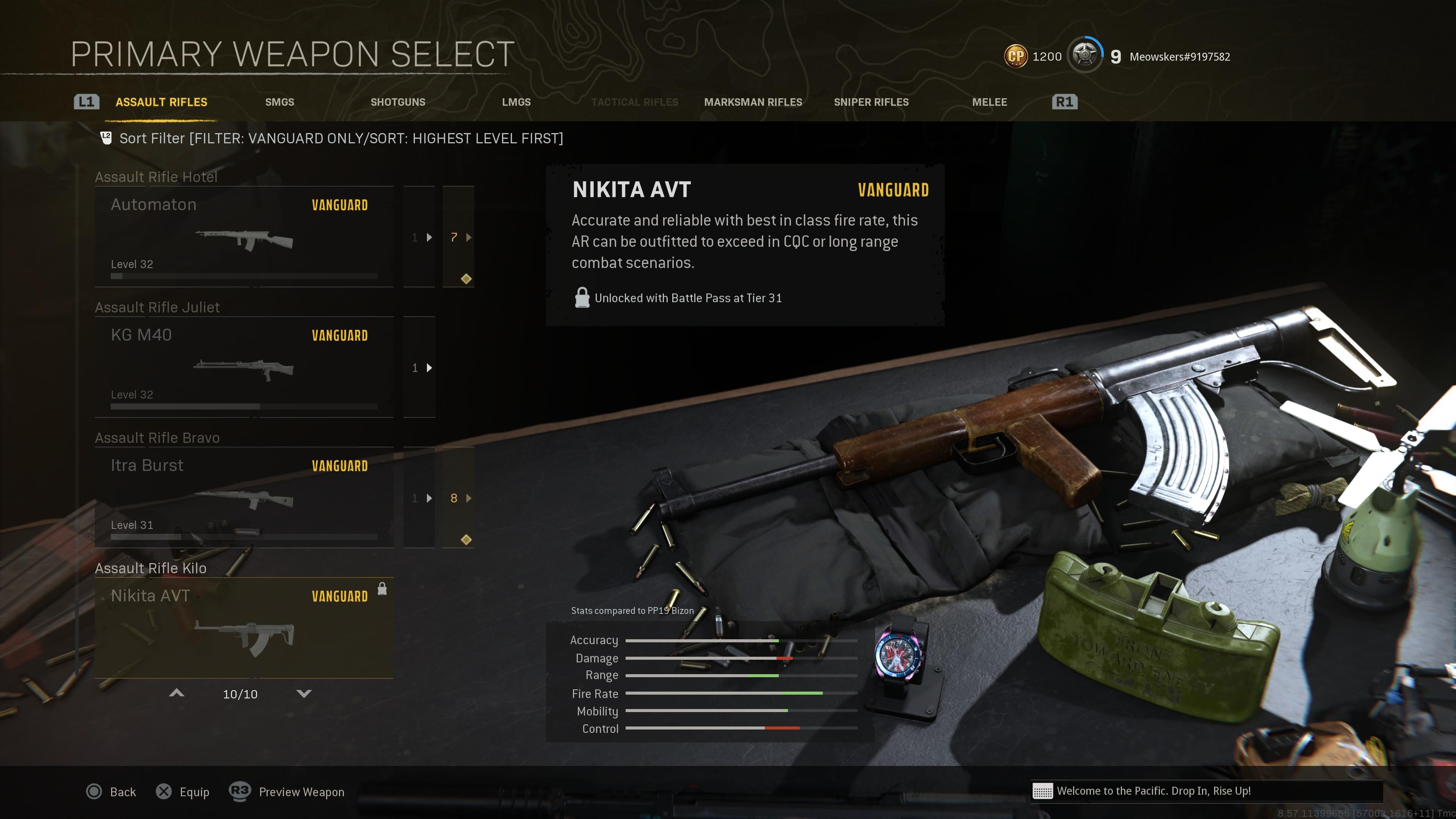This screenshot has height=819, width=1456.
Task: Open the CP points balance
Action: click(1033, 56)
